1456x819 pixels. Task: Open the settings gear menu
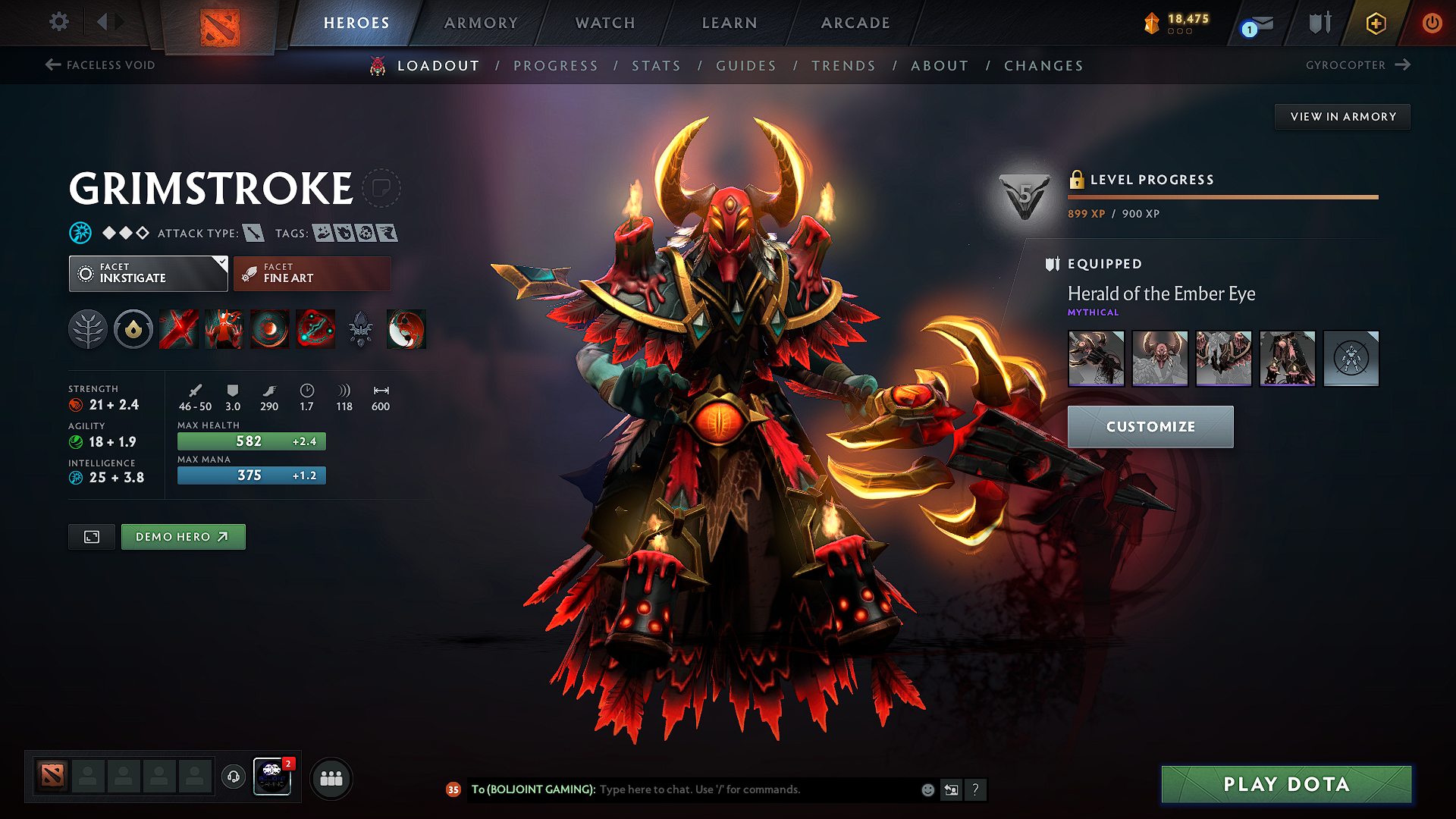point(59,22)
